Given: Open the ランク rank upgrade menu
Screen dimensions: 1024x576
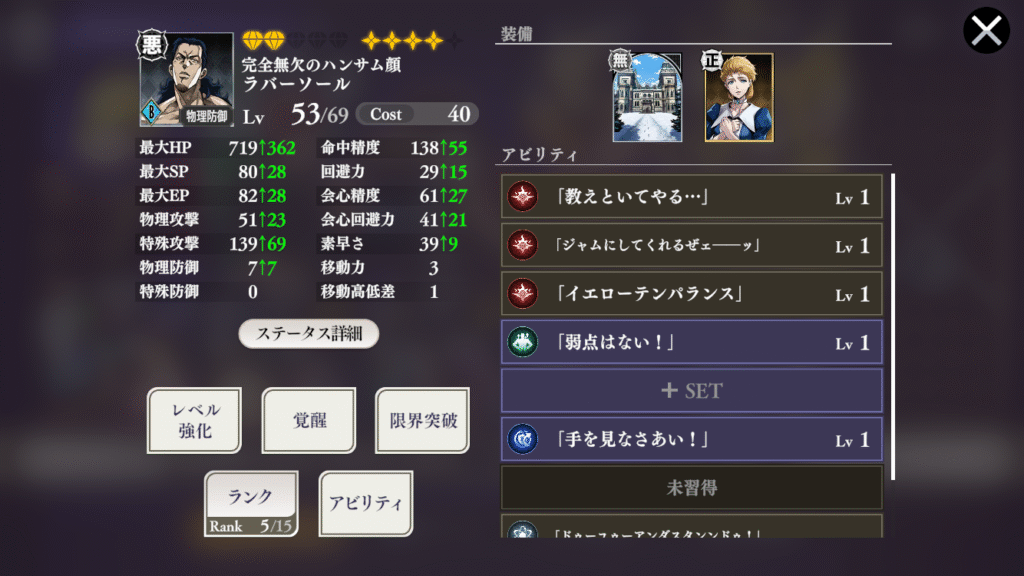Looking at the screenshot, I should [251, 503].
